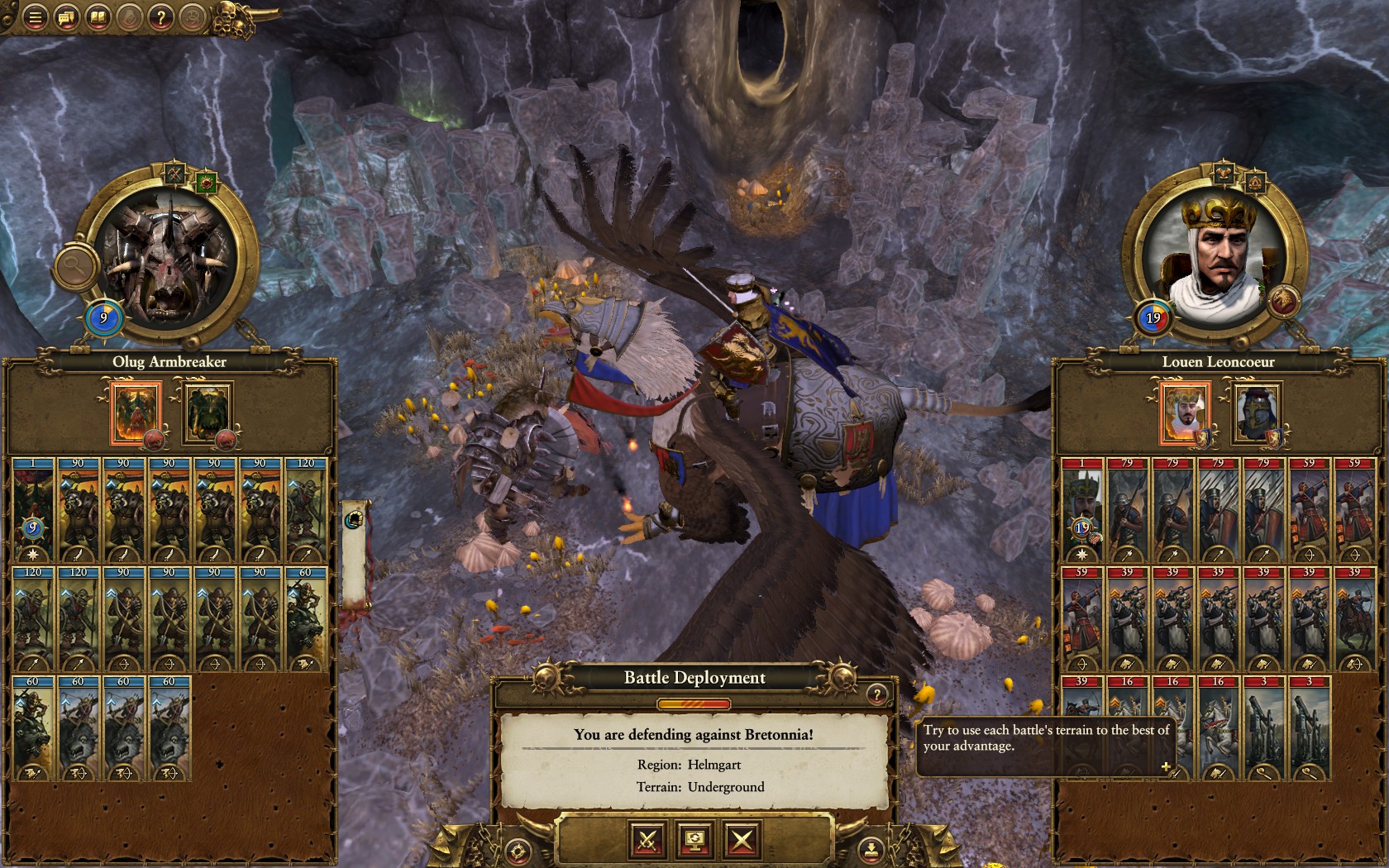Click the question mark help icon
The height and width of the screenshot is (868, 1389).
[162, 17]
